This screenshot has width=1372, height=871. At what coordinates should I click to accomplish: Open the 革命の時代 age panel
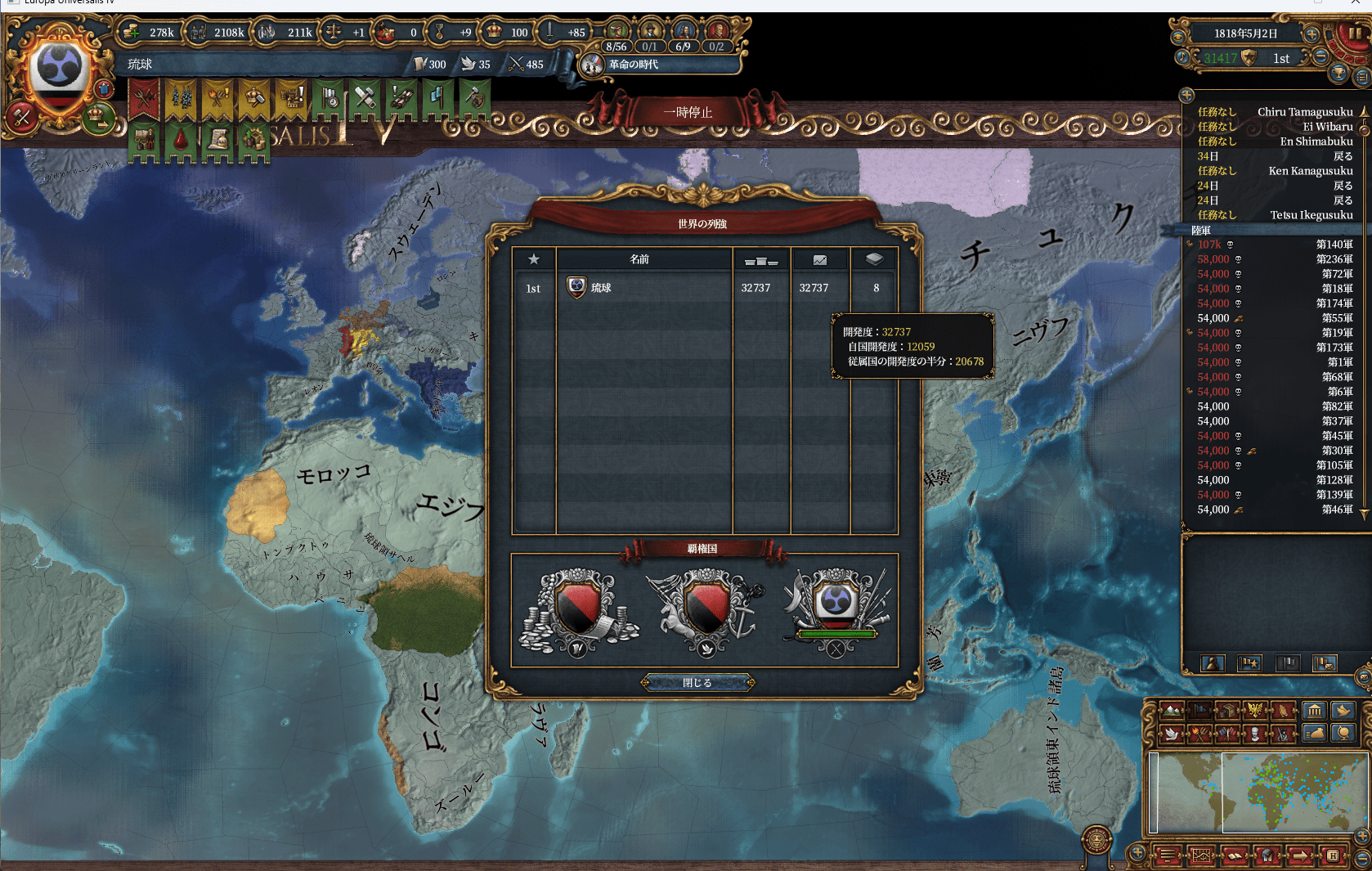click(x=633, y=65)
